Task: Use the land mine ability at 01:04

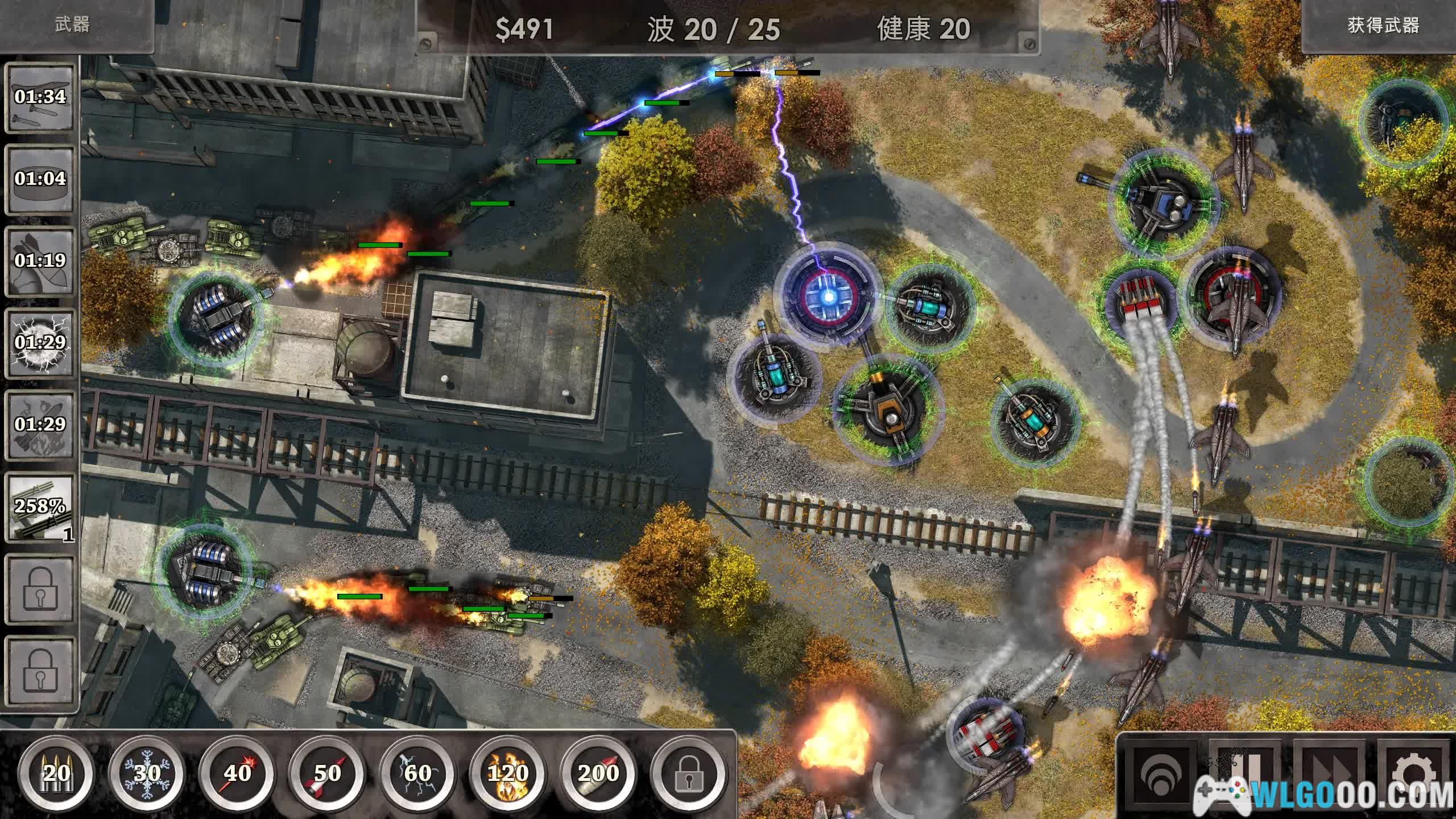Action: pos(40,180)
